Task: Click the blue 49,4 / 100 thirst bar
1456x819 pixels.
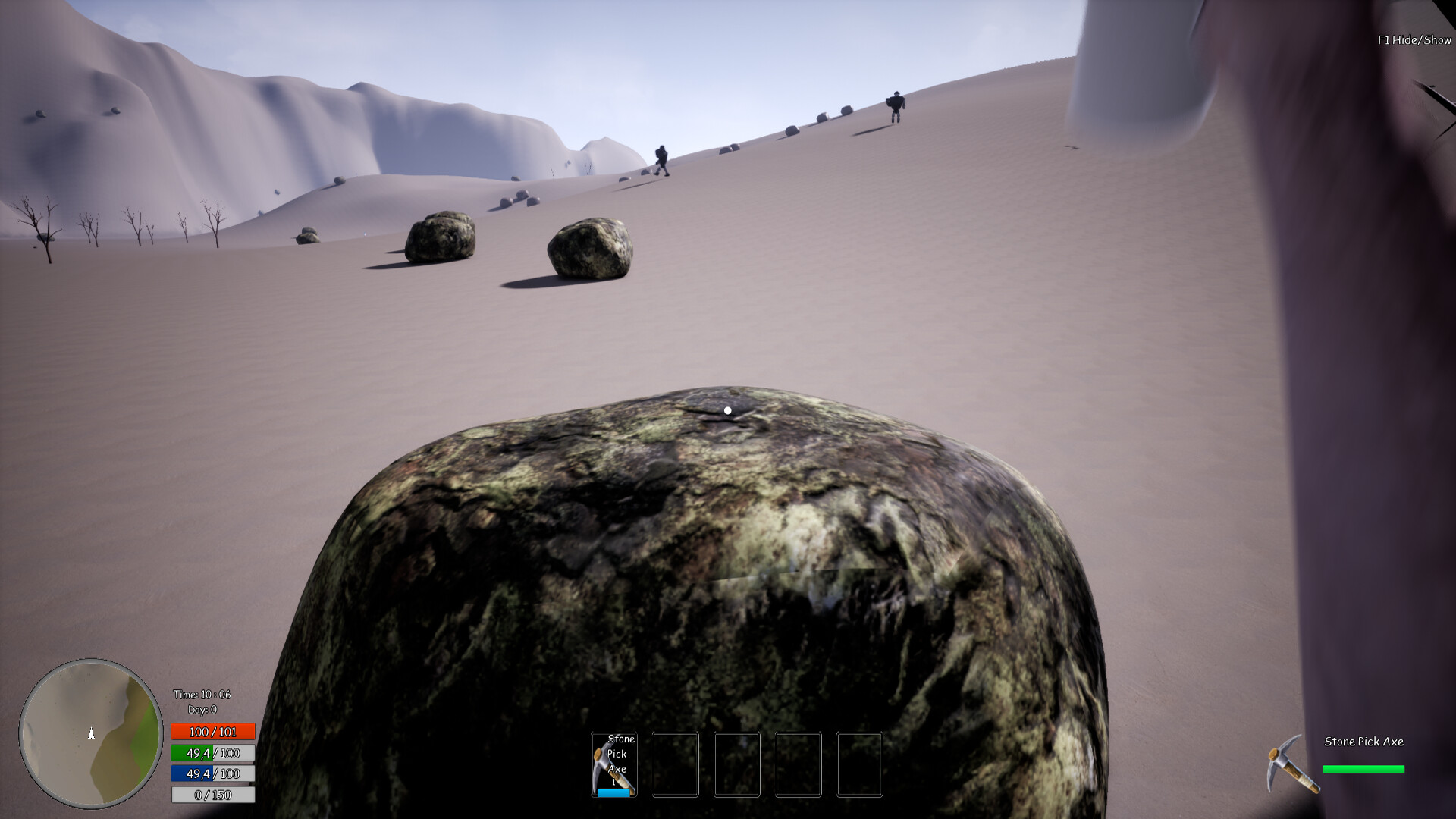Action: [x=212, y=774]
